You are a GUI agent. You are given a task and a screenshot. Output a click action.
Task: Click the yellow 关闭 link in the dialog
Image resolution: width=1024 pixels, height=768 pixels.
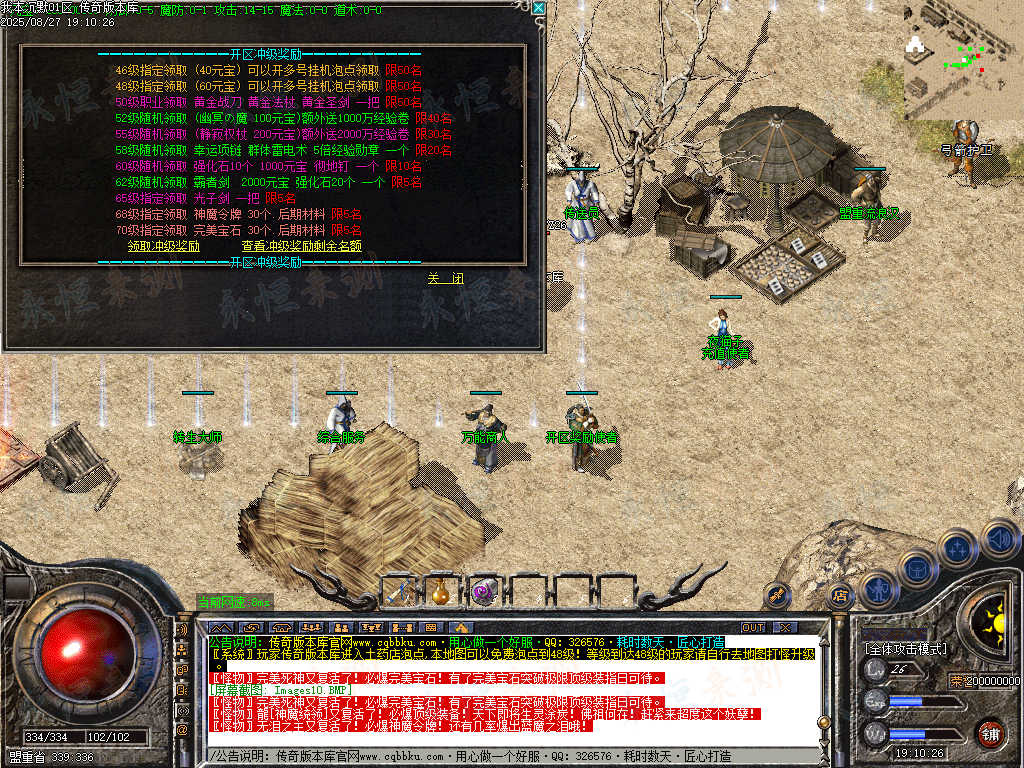445,278
